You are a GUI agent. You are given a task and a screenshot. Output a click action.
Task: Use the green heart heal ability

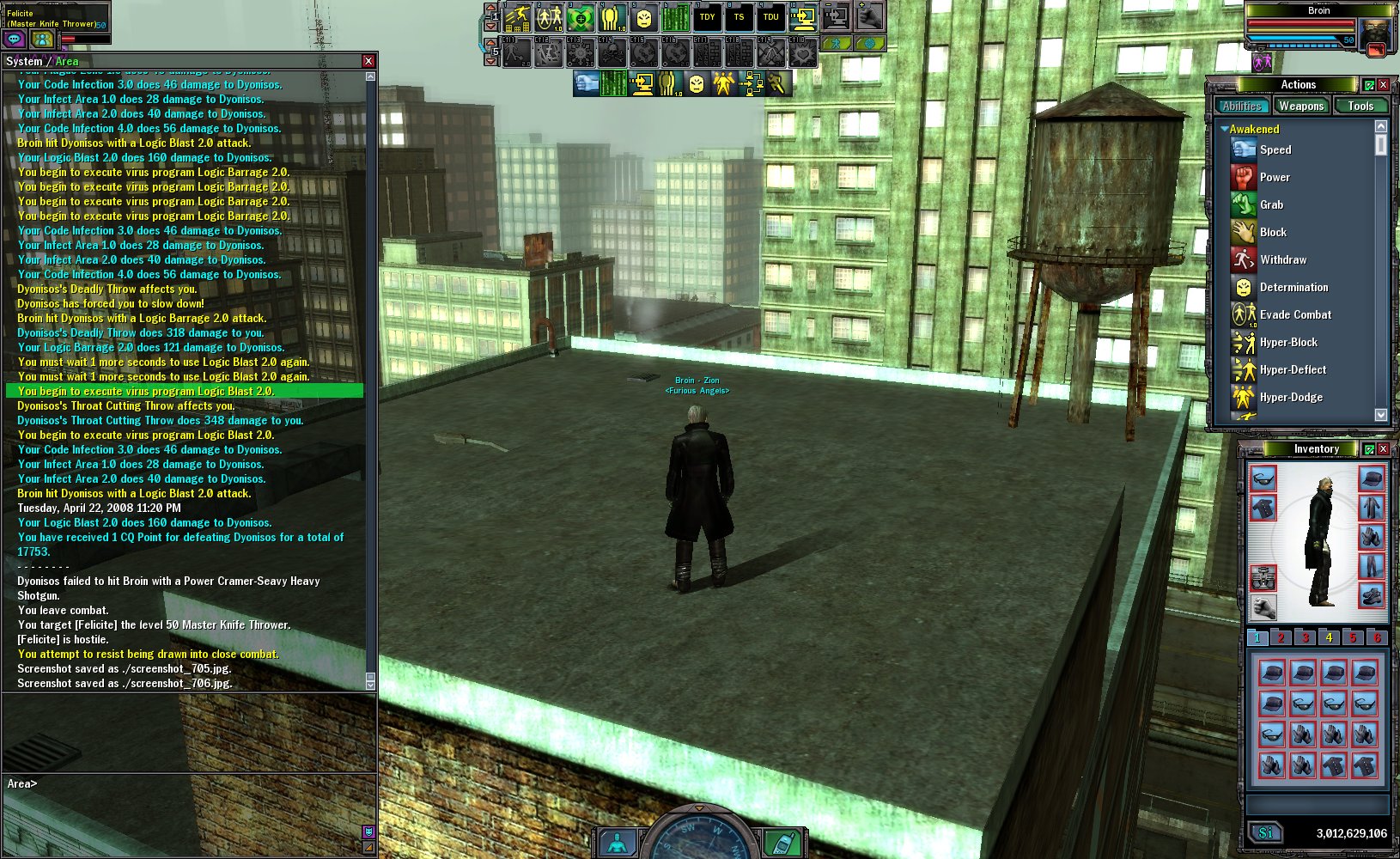pyautogui.click(x=581, y=16)
